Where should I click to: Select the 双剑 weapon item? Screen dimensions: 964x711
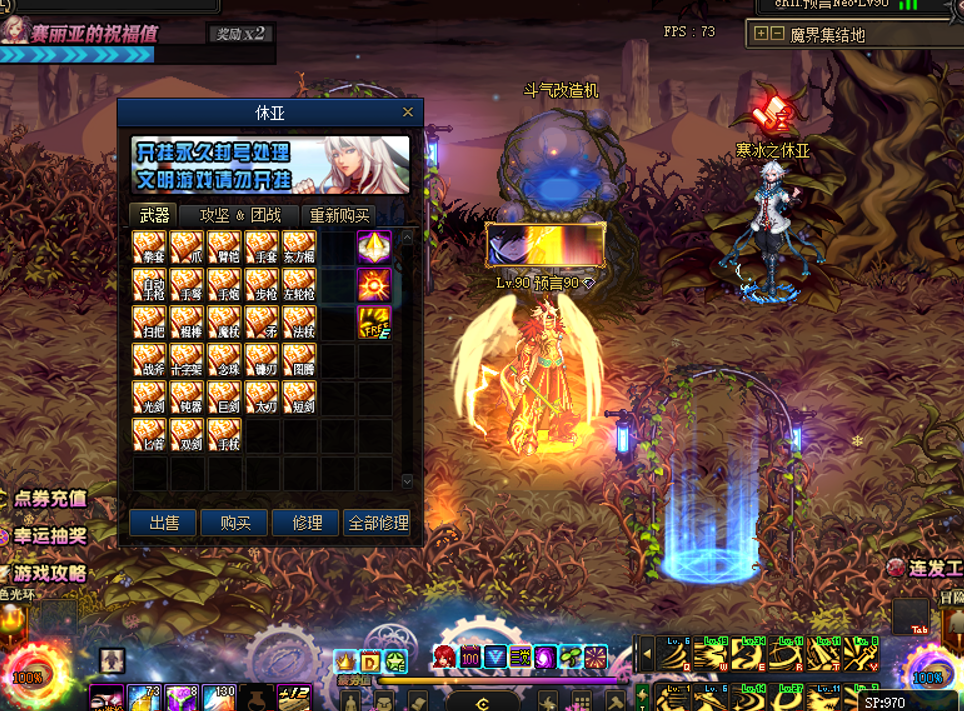coord(187,435)
